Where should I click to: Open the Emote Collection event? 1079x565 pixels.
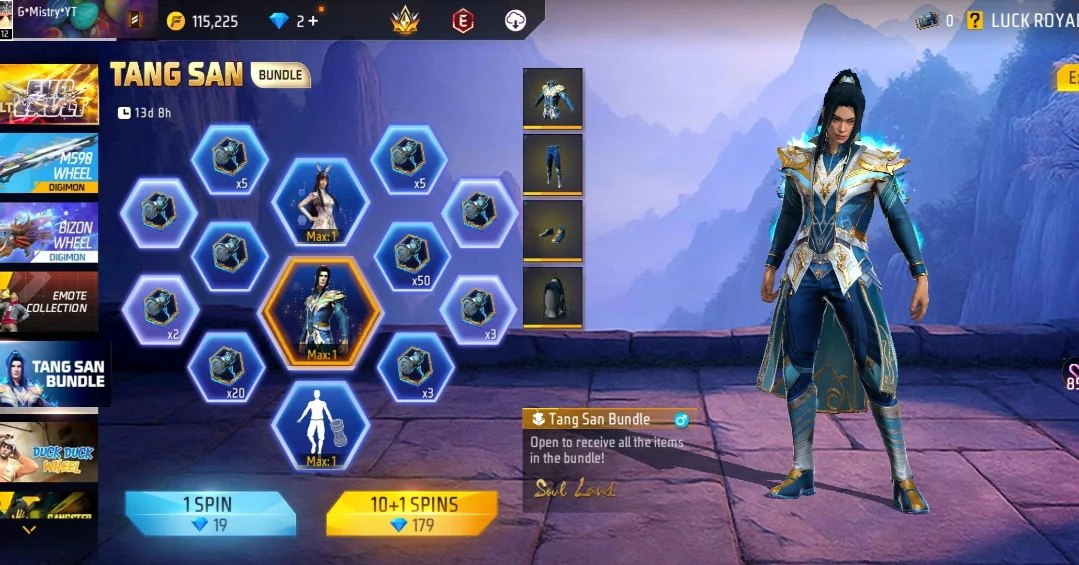click(x=50, y=302)
